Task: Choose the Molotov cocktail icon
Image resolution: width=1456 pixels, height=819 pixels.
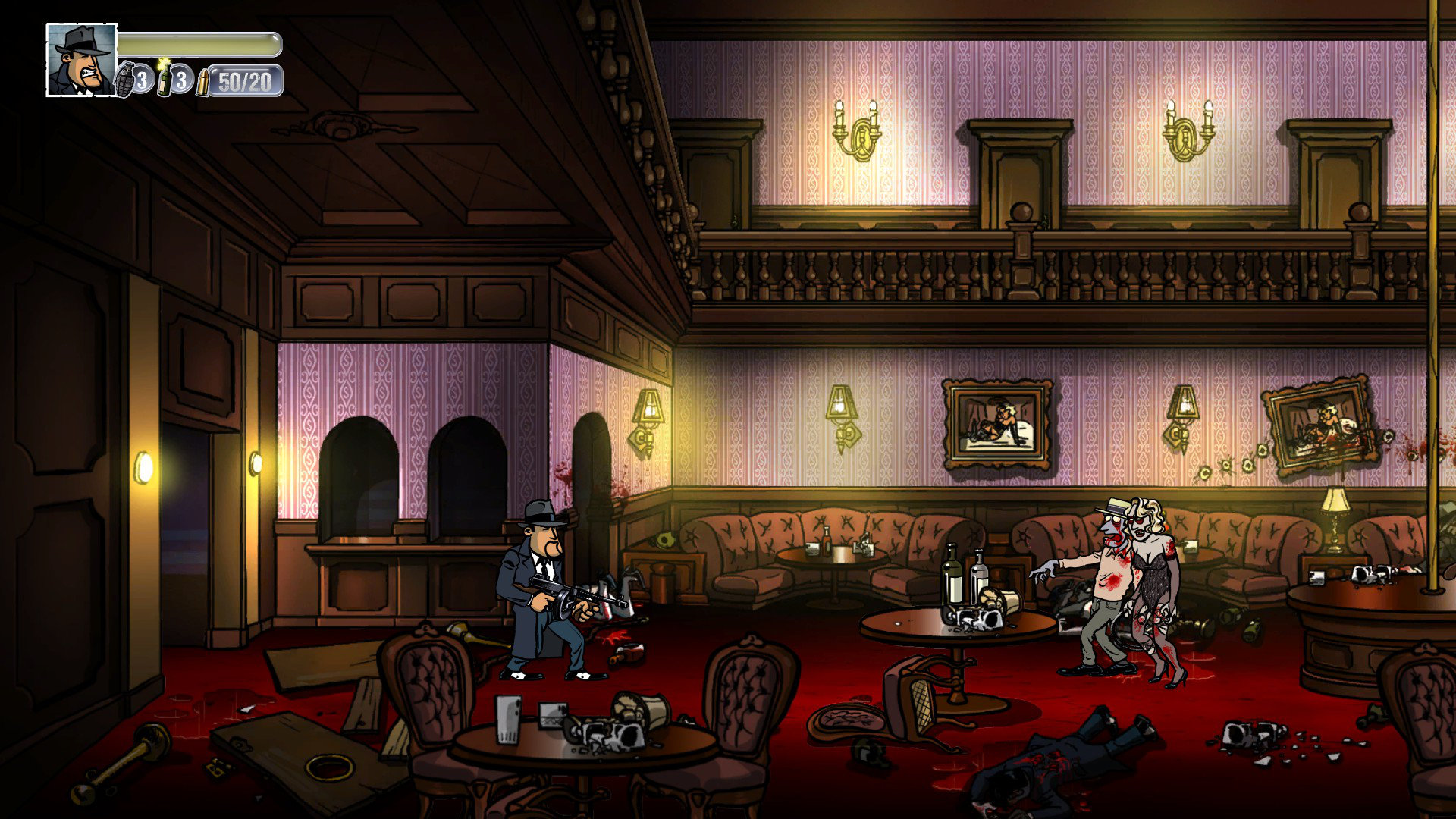Action: (x=164, y=78)
